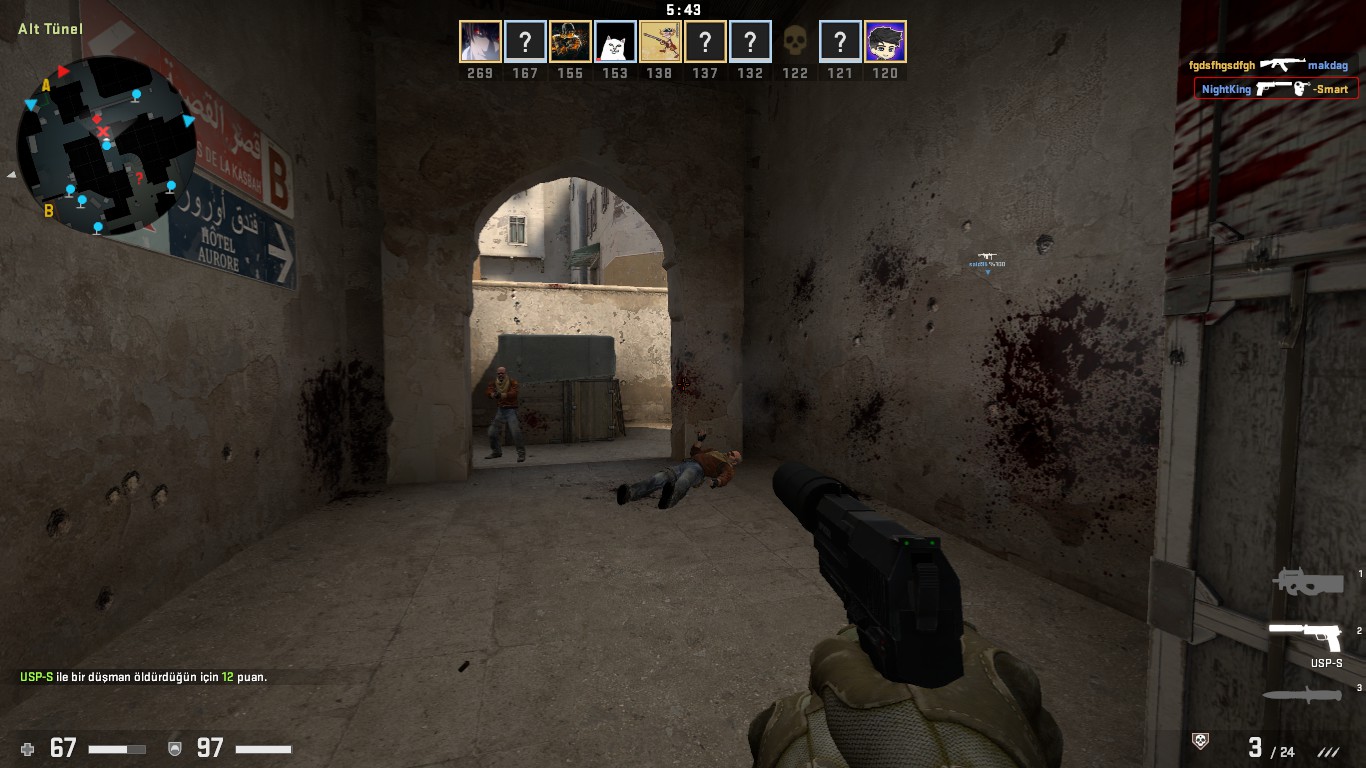Switch to the USP-S pistol slot
This screenshot has width=1366, height=768.
1305,636
